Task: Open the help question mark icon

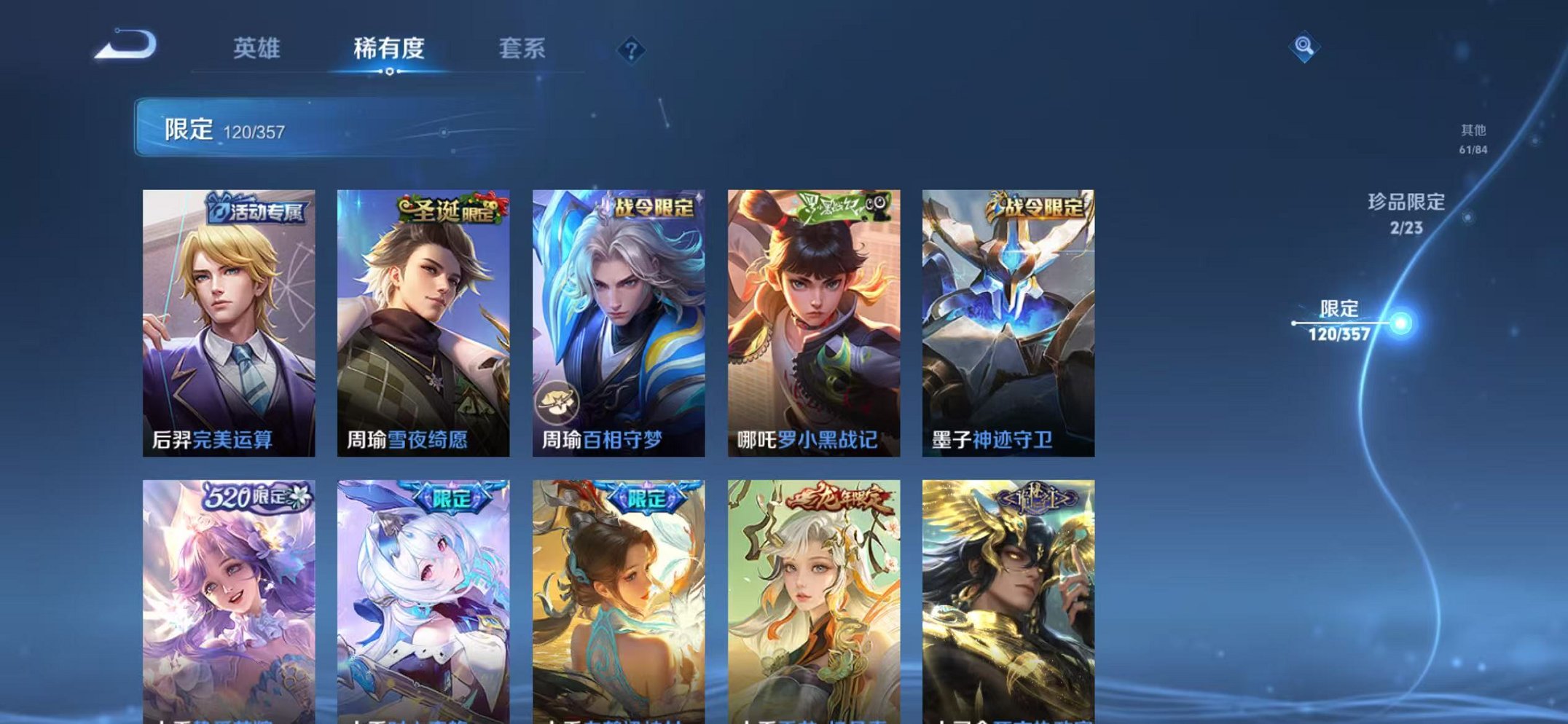Action: pos(632,50)
